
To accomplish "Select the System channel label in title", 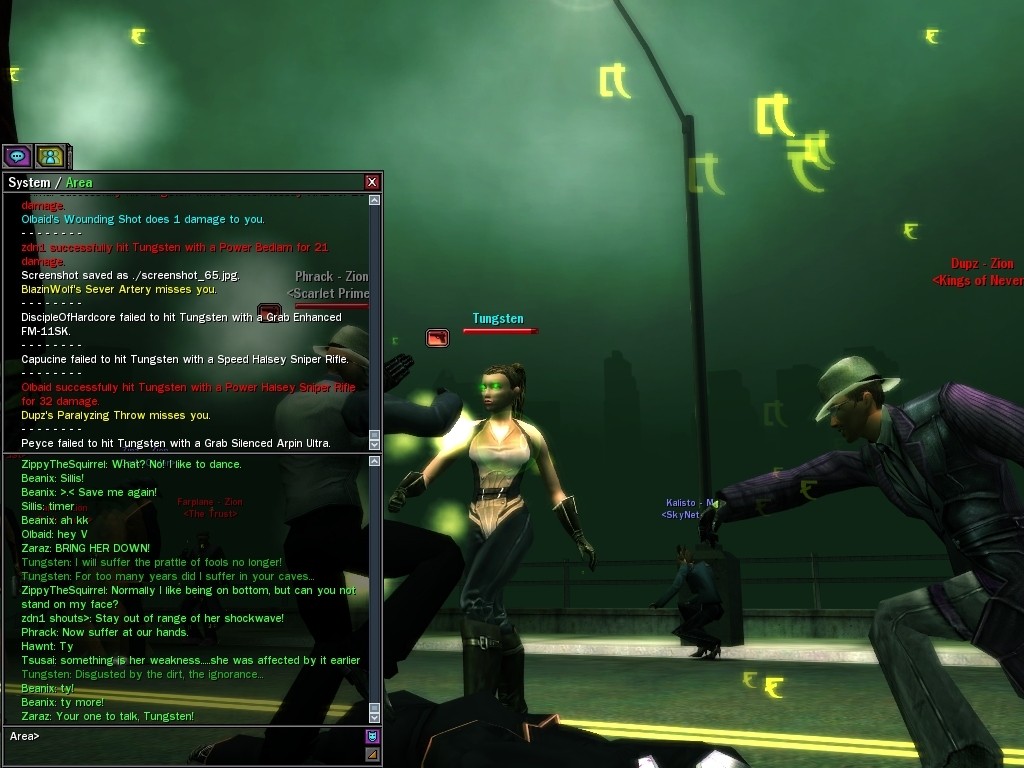I will 29,183.
